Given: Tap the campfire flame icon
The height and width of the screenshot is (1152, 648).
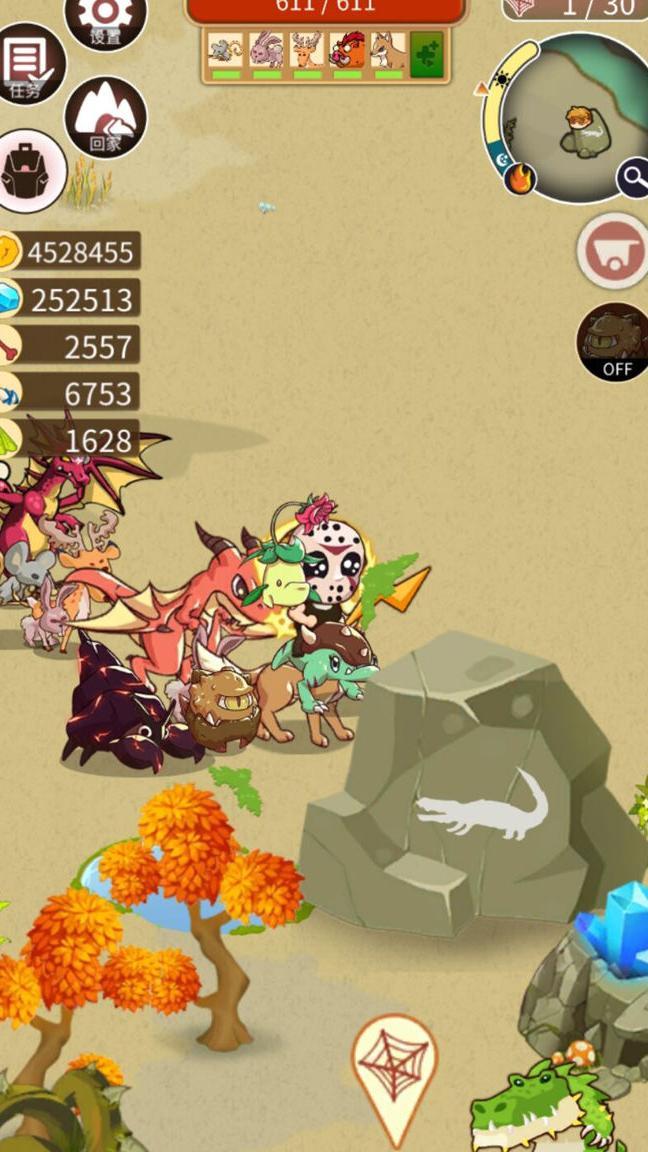Looking at the screenshot, I should pyautogui.click(x=519, y=180).
